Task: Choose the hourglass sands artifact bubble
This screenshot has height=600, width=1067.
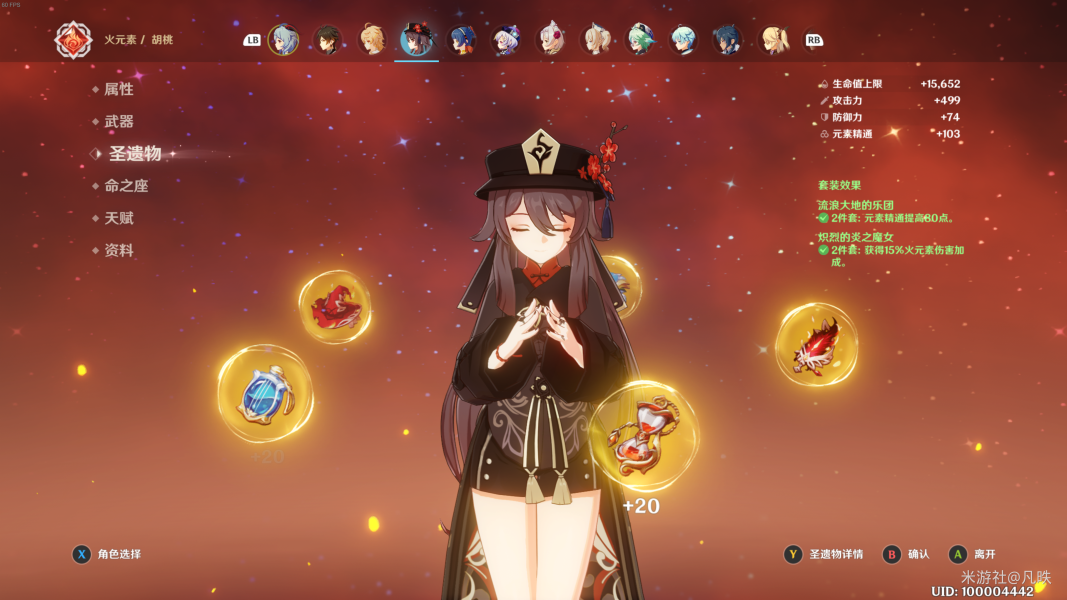Action: pos(643,436)
